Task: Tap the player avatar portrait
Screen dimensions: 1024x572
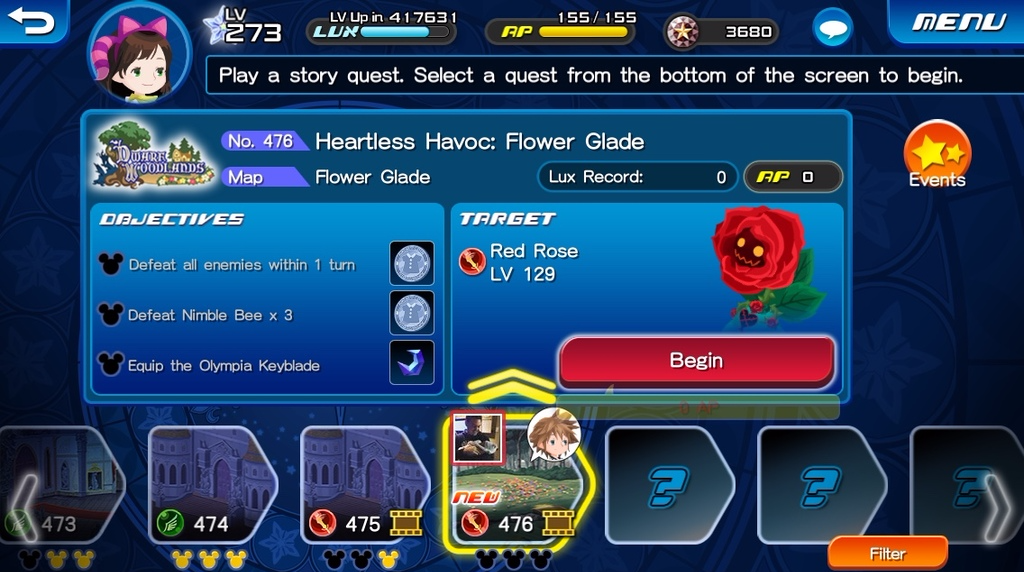Action: coord(139,57)
